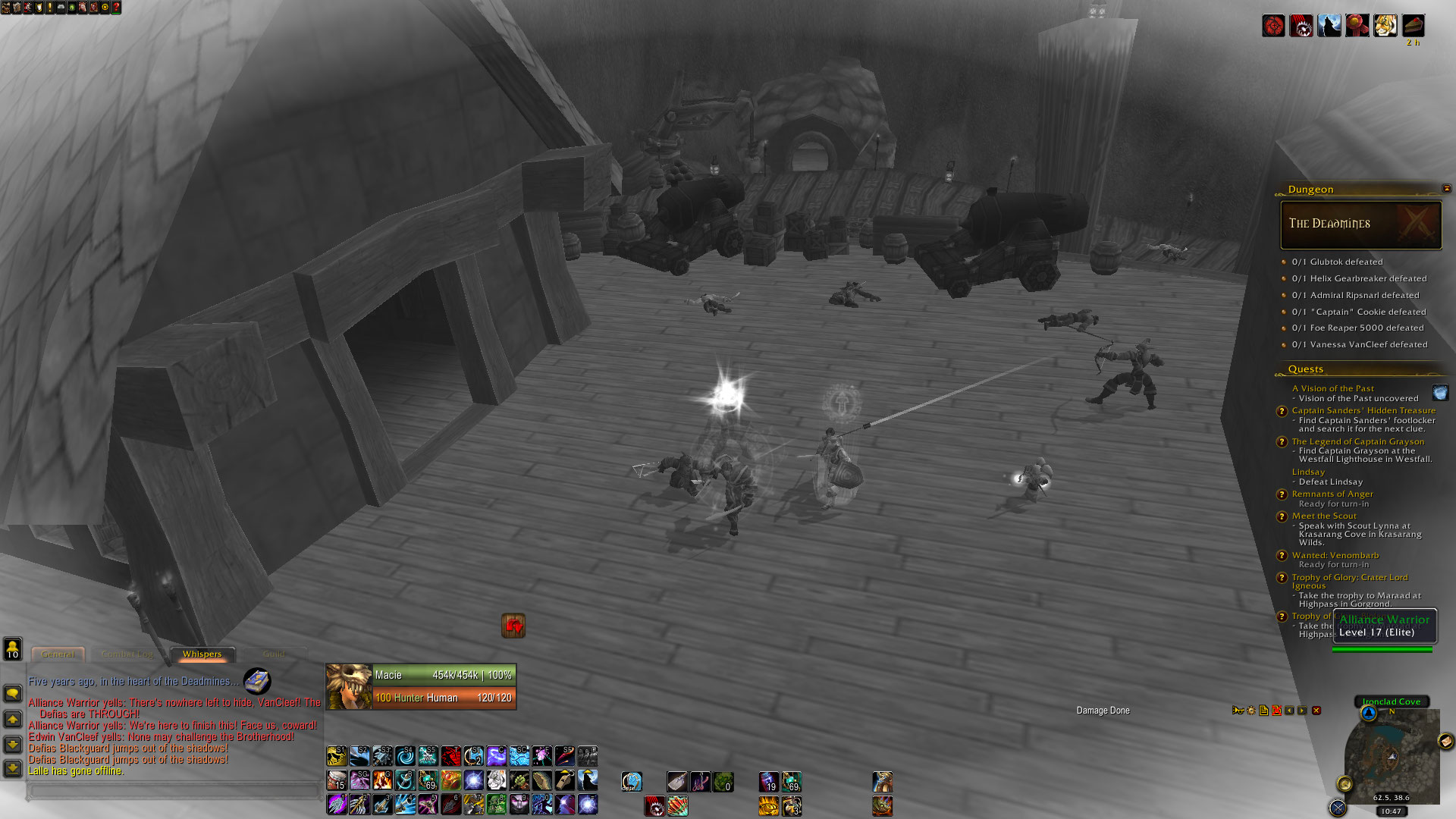Select the Whispers chat tab
This screenshot has width=1456, height=819.
tap(202, 654)
